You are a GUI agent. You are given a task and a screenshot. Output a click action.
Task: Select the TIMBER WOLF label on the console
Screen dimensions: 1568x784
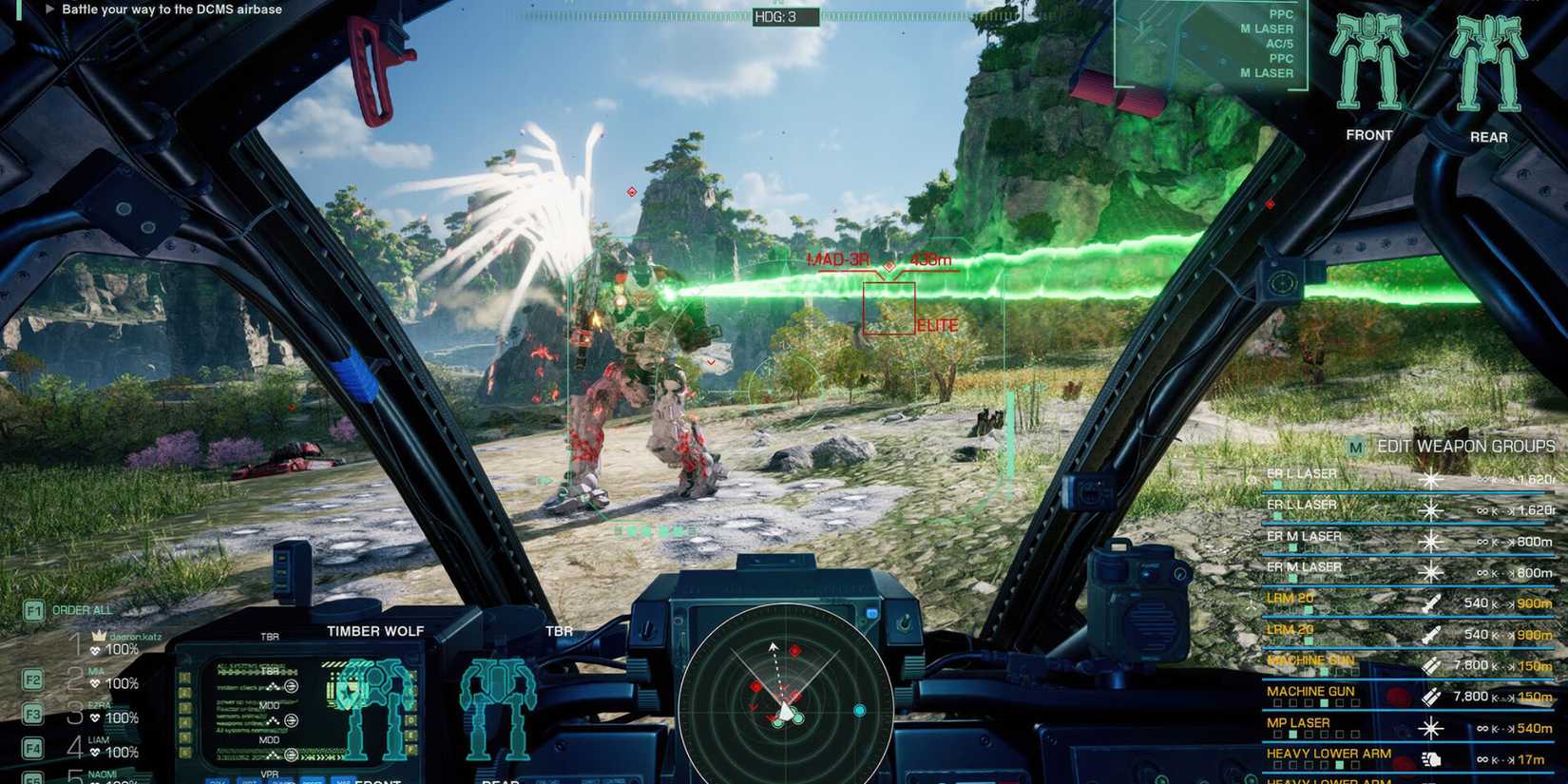375,630
